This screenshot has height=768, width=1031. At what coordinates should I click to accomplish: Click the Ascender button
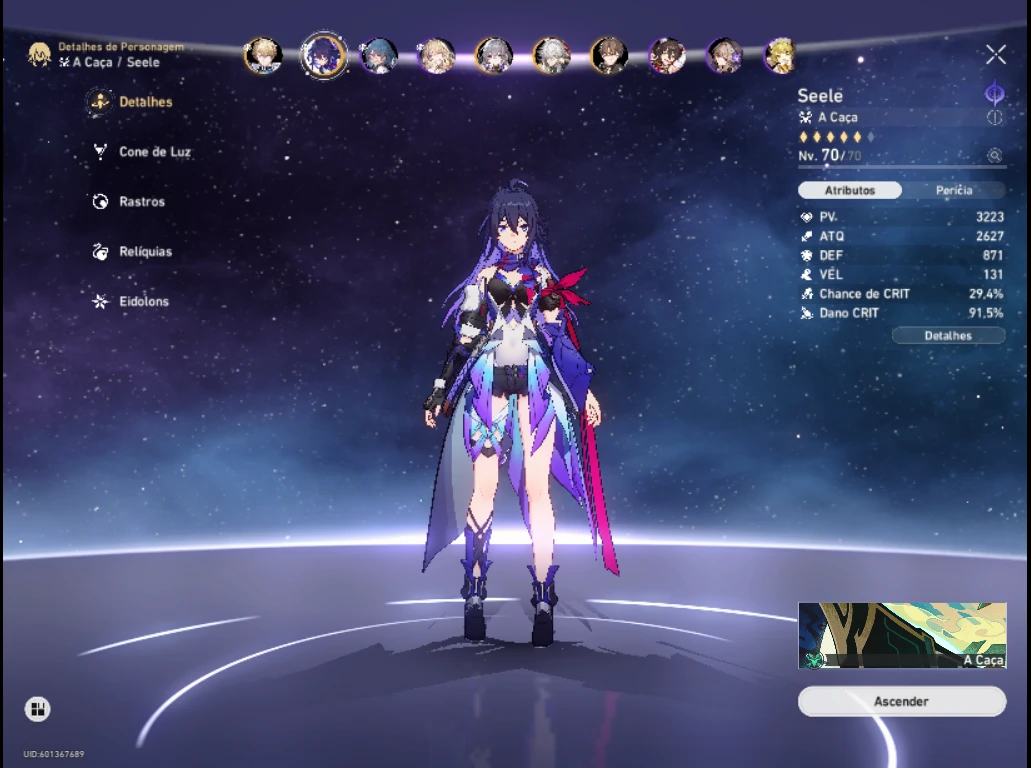(x=901, y=702)
